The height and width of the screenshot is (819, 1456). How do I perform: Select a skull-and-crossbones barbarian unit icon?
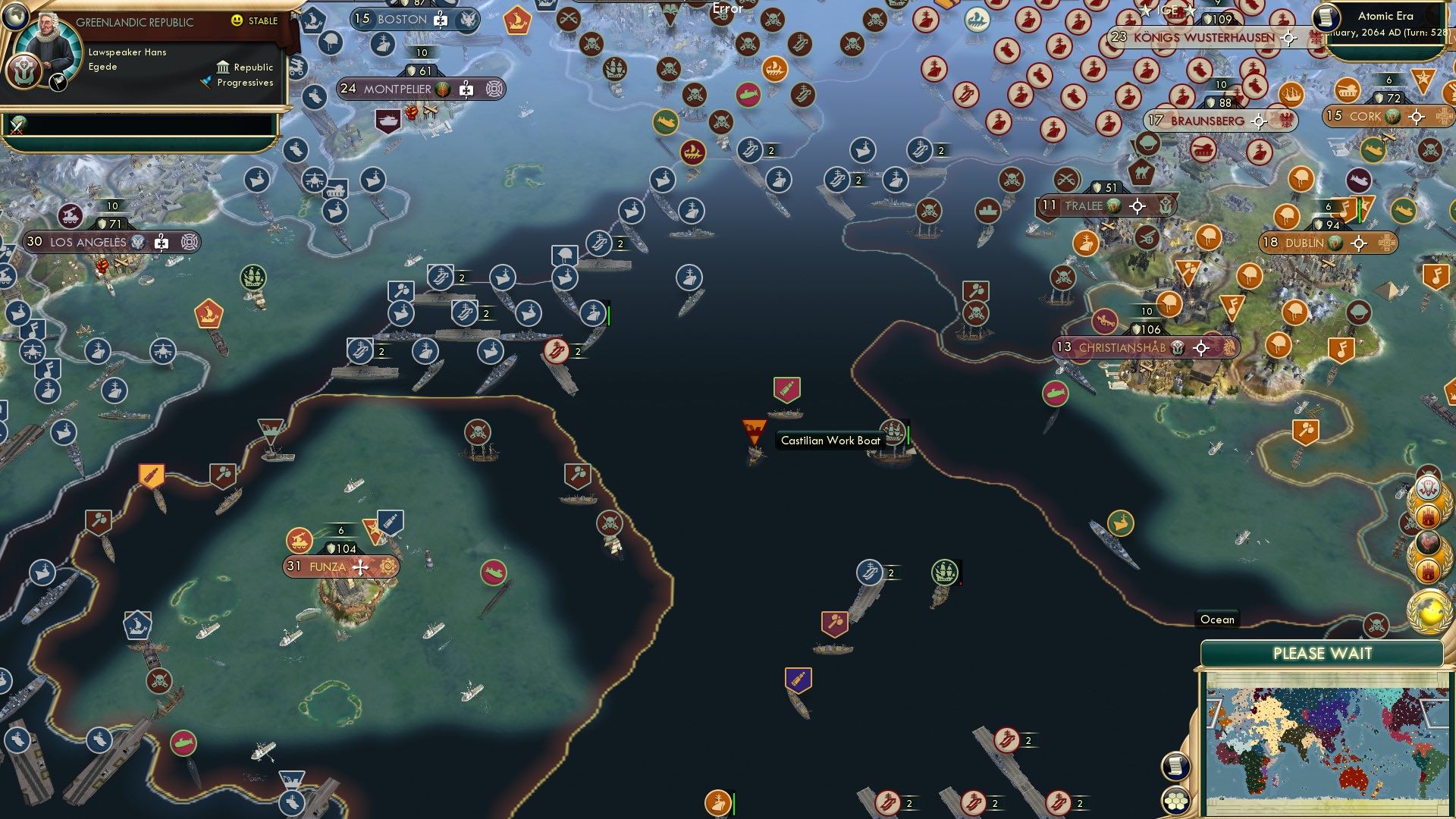pos(478,433)
